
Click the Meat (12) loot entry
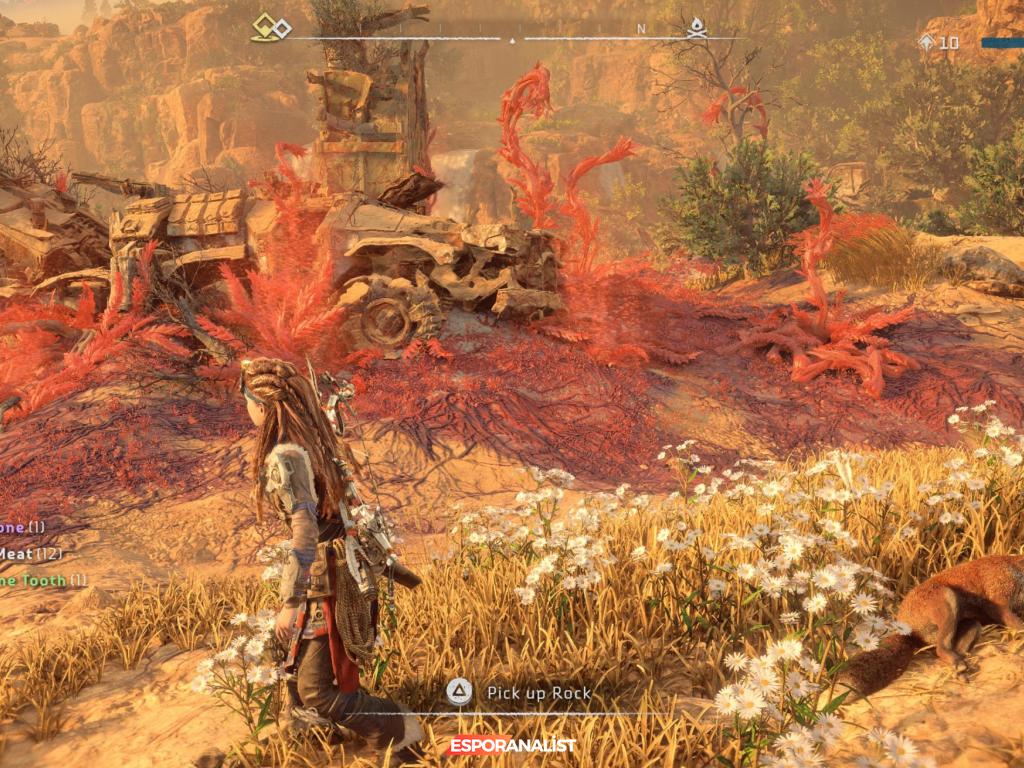(x=30, y=553)
